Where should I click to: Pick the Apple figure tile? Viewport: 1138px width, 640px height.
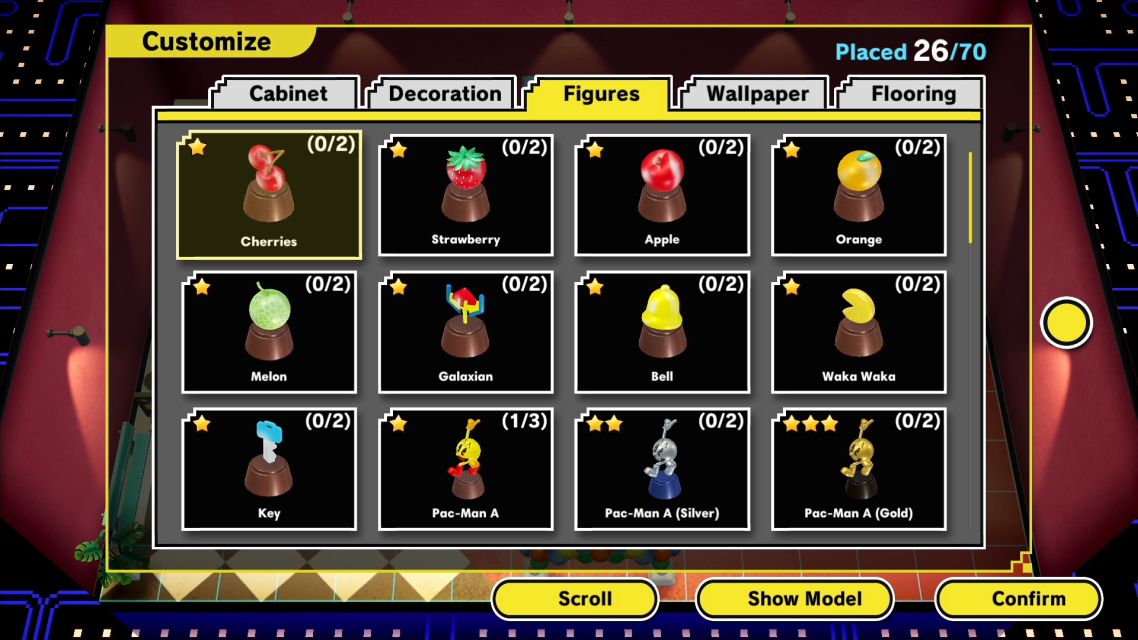662,196
